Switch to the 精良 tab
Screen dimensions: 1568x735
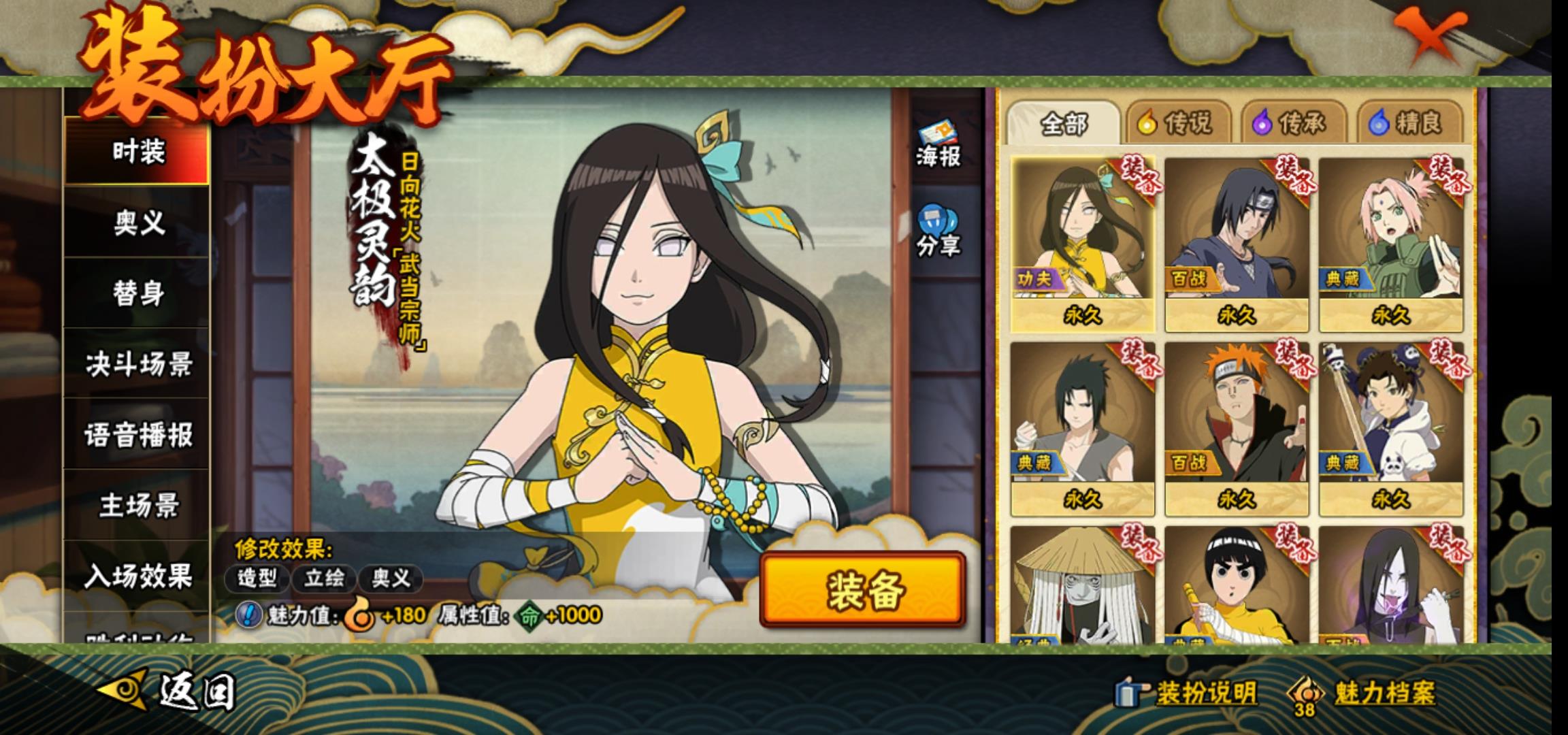click(x=1409, y=123)
